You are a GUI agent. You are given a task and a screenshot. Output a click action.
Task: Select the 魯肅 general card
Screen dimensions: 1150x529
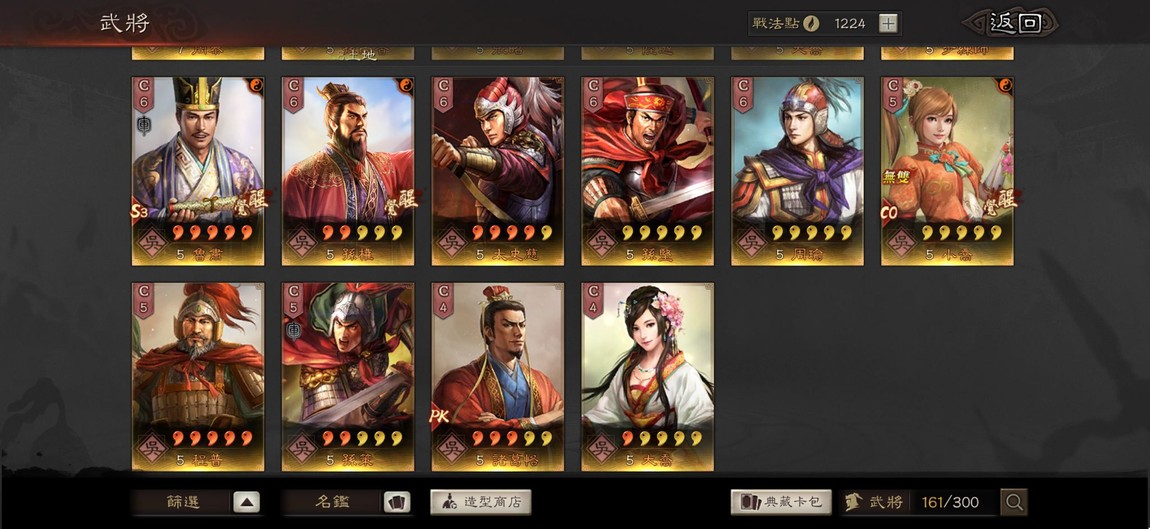pyautogui.click(x=198, y=170)
